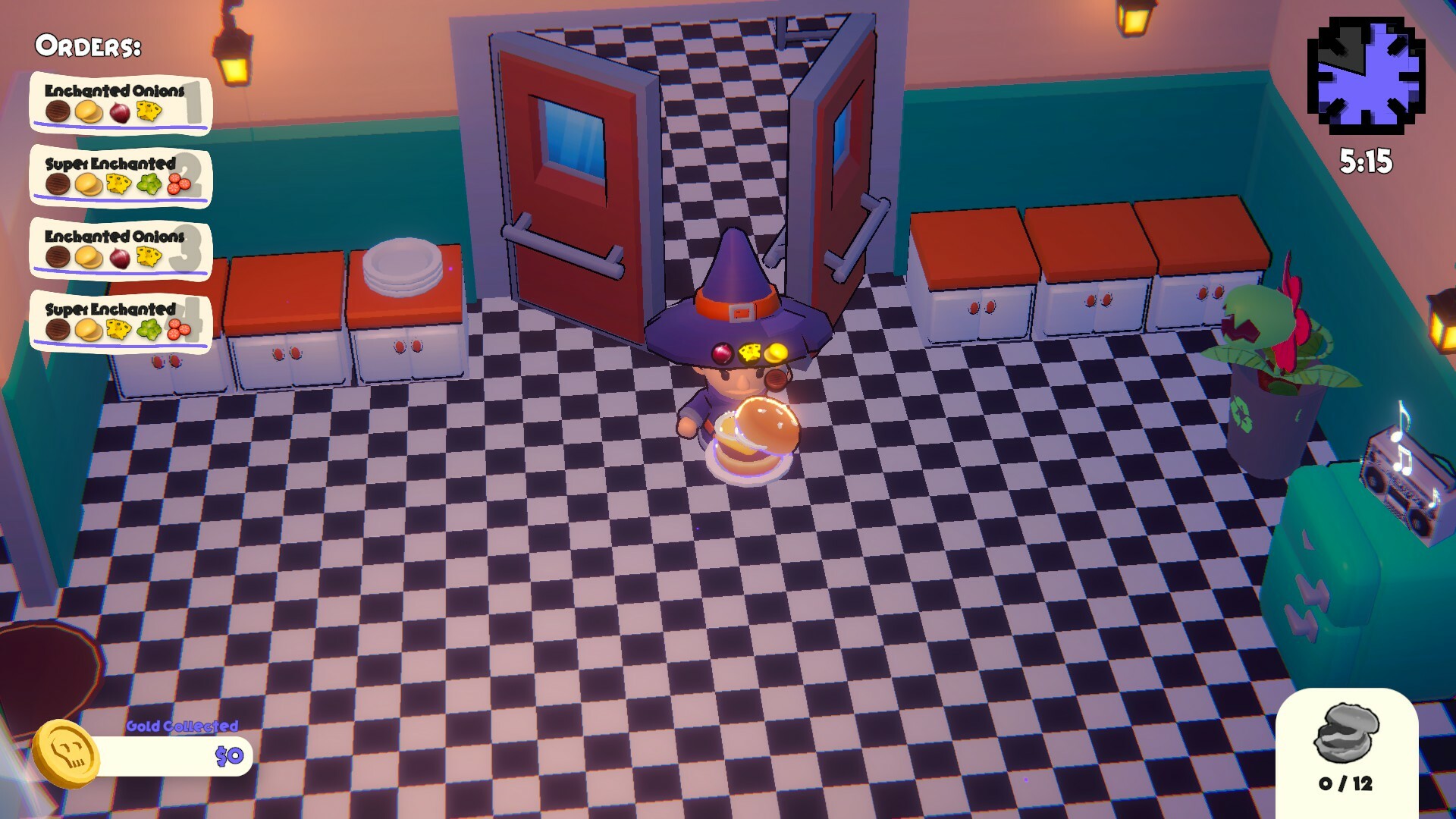The image size is (1456, 819).
Task: Select the onion icon in order 1
Action: [x=121, y=112]
